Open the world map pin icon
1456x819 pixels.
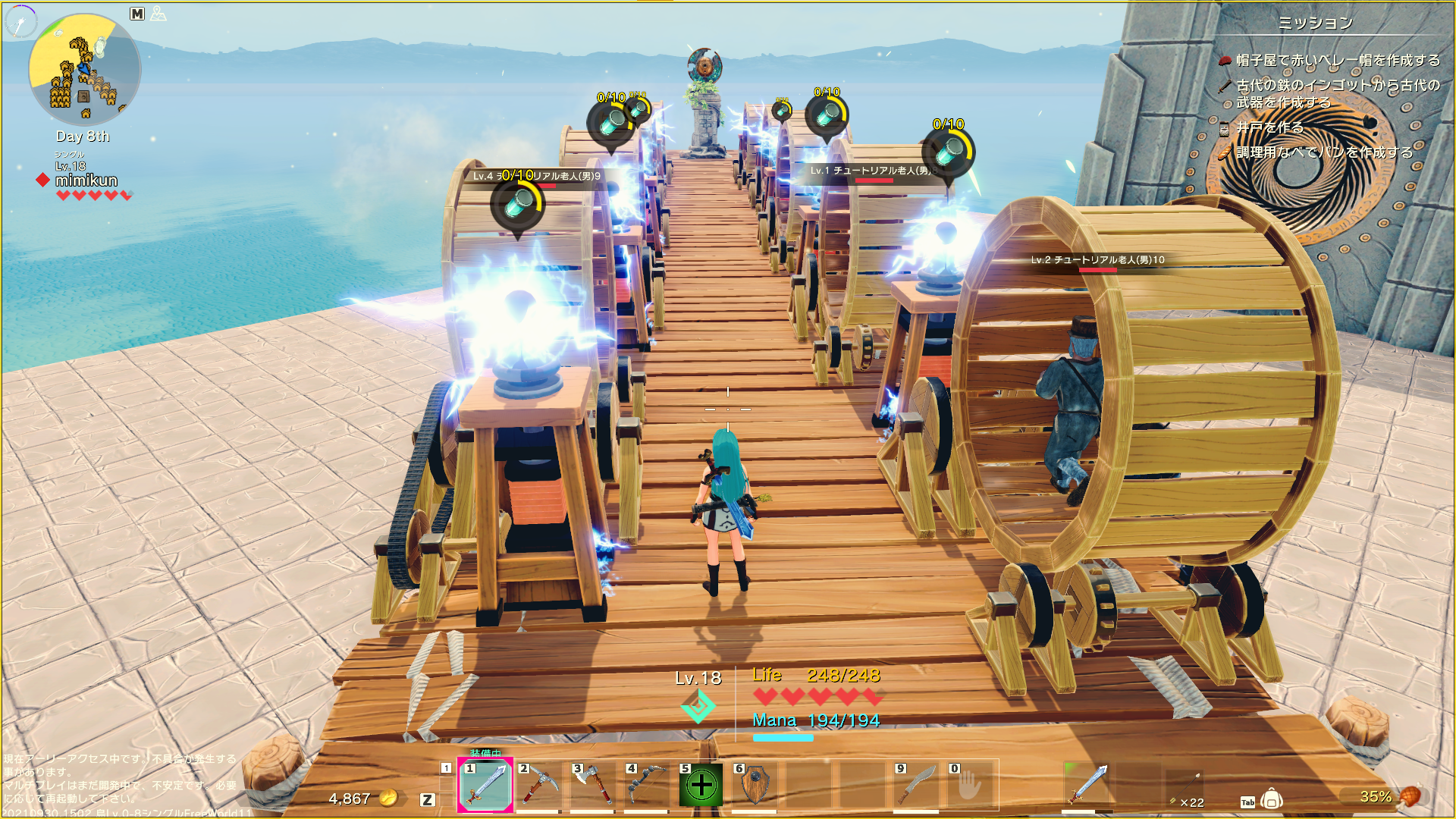click(158, 14)
